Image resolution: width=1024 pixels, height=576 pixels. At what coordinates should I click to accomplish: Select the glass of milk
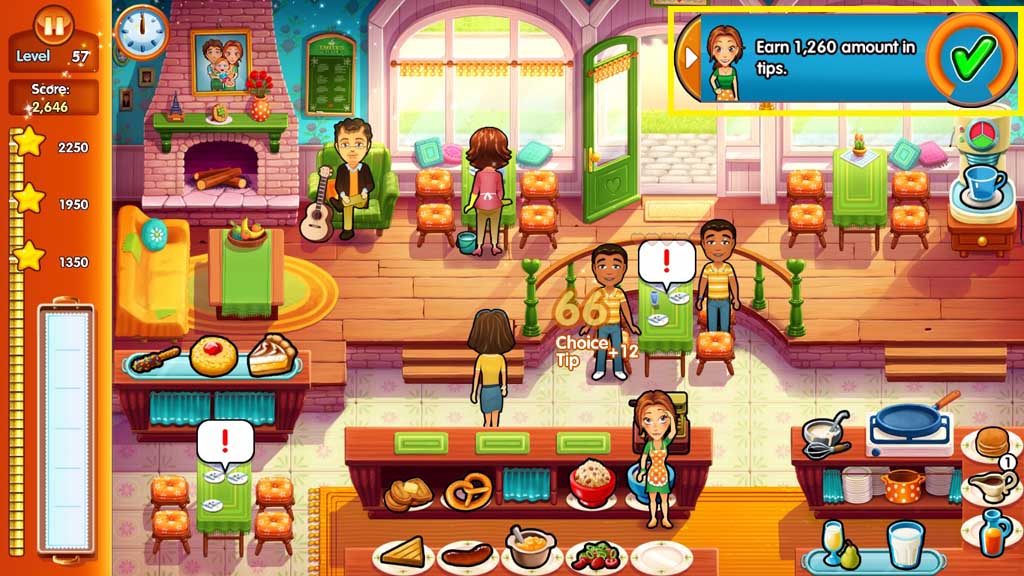905,547
